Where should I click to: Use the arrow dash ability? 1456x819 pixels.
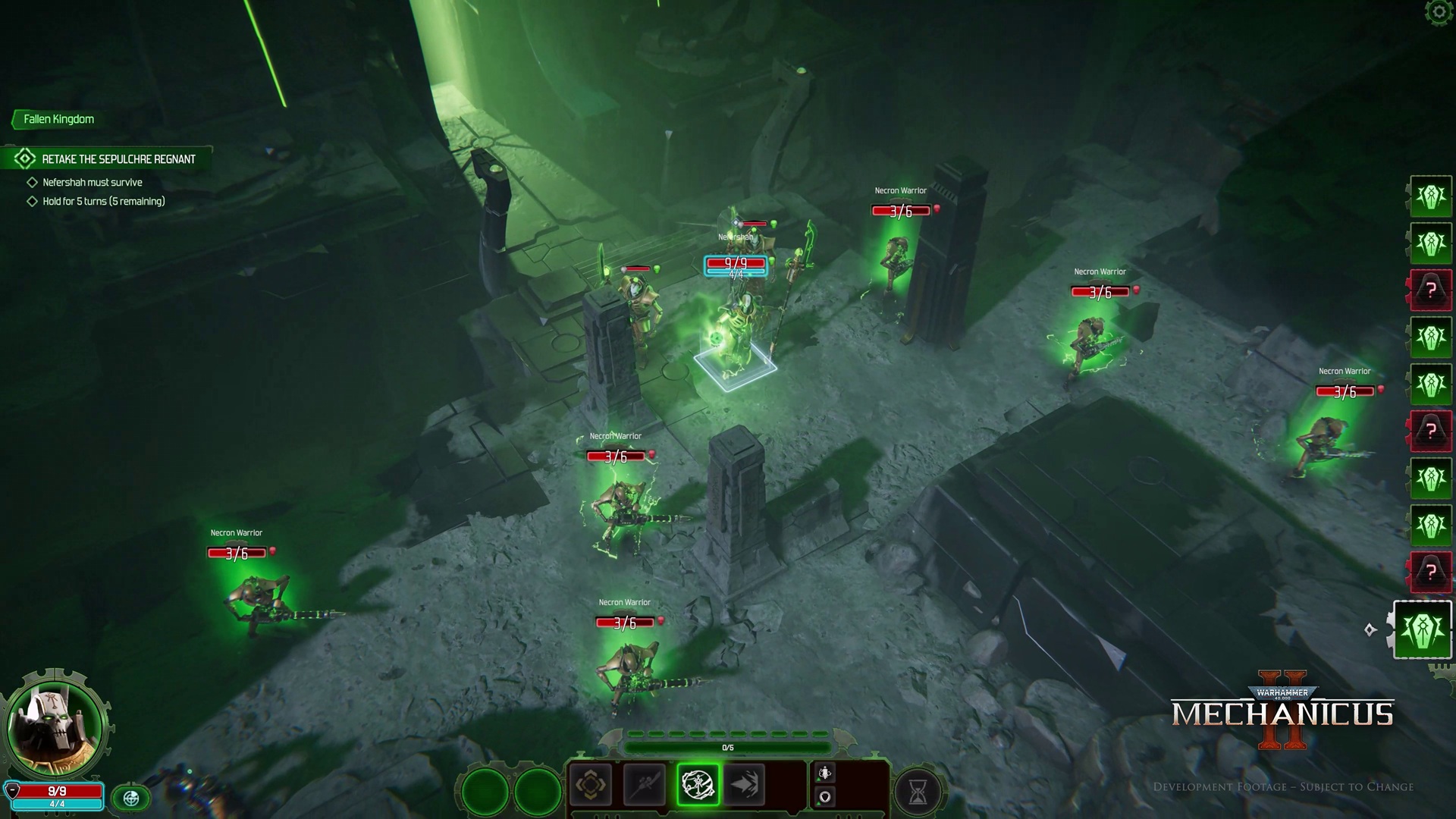click(745, 785)
